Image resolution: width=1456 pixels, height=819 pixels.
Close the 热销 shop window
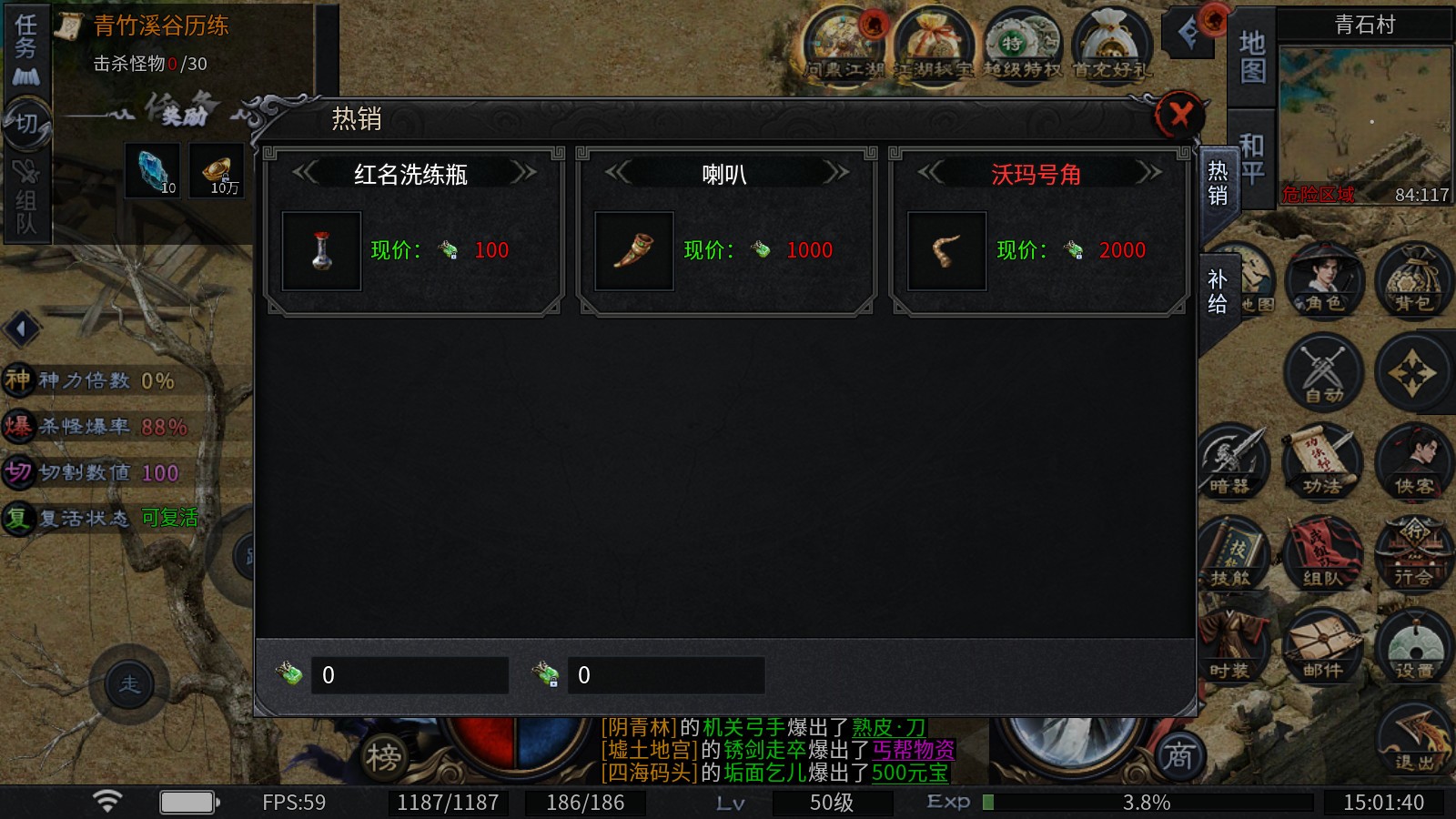click(1180, 116)
